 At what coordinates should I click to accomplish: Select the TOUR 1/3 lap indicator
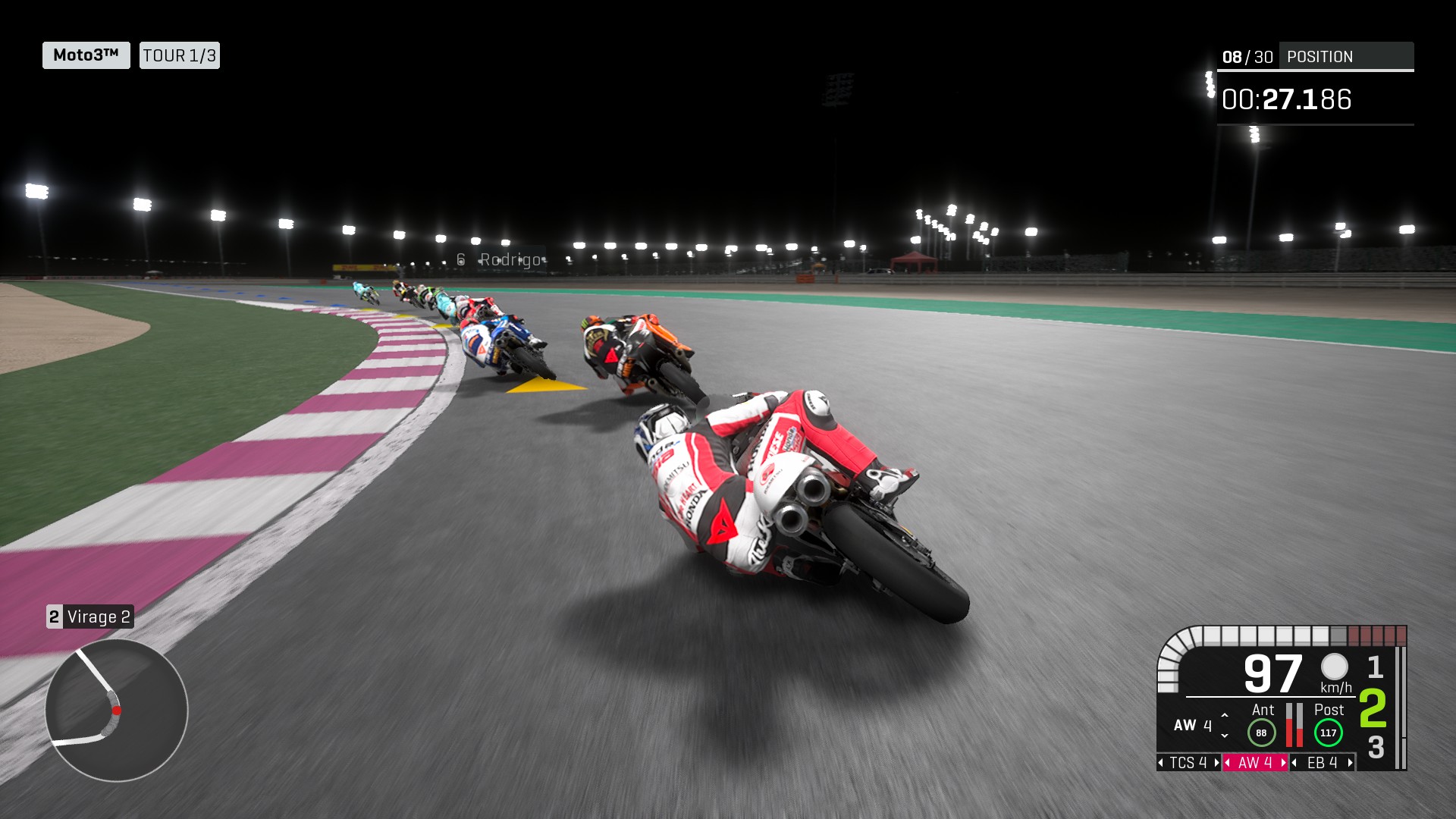(179, 55)
